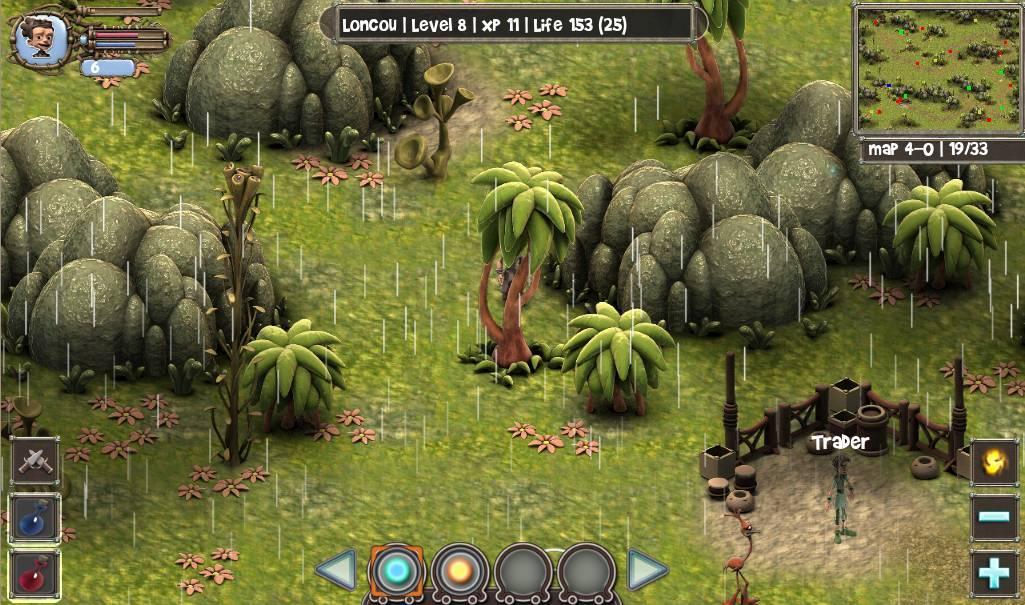
Task: Activate the golden flame icon
Action: (x=994, y=462)
